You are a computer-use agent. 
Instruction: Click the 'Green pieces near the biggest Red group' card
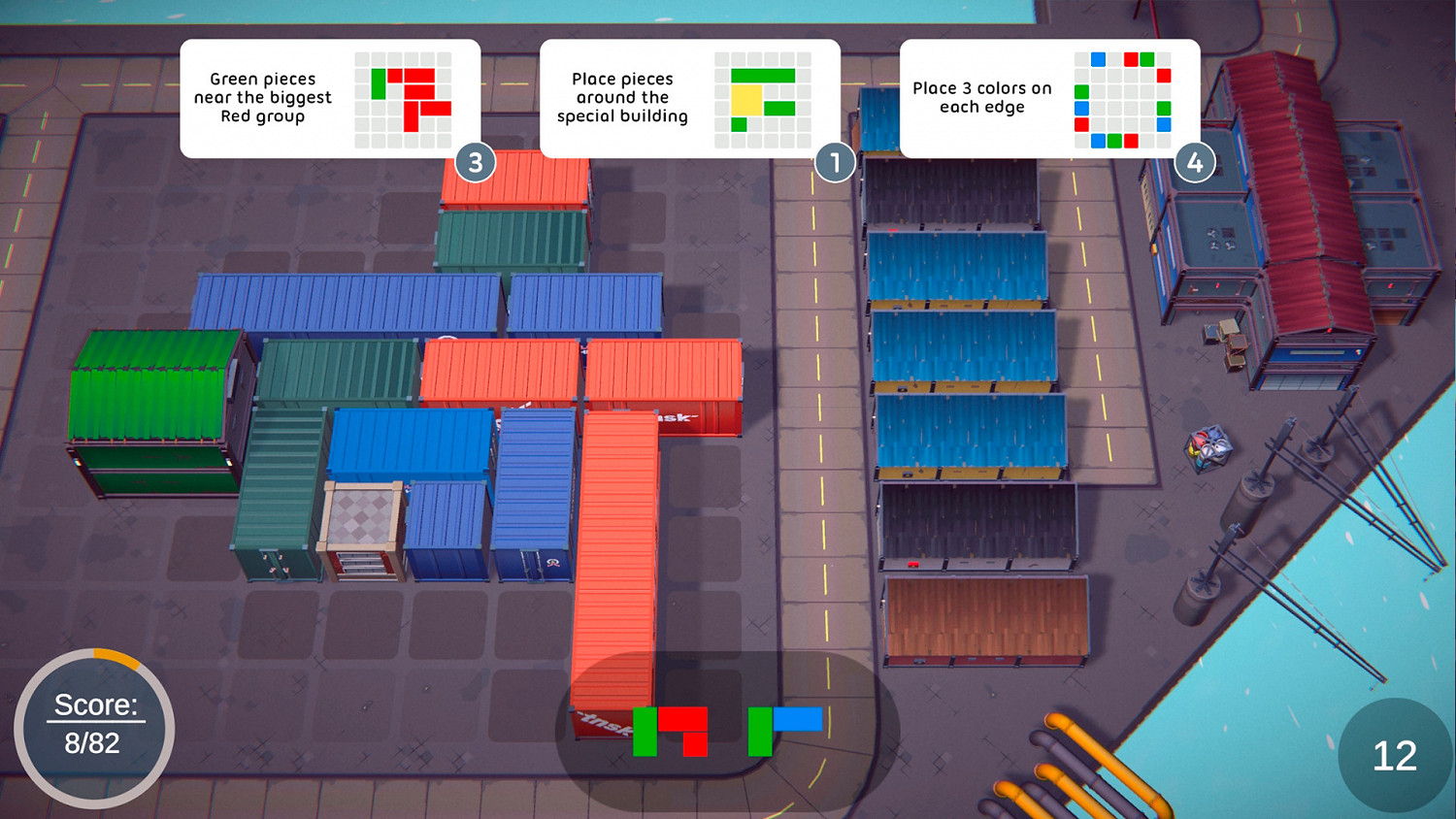(330, 97)
